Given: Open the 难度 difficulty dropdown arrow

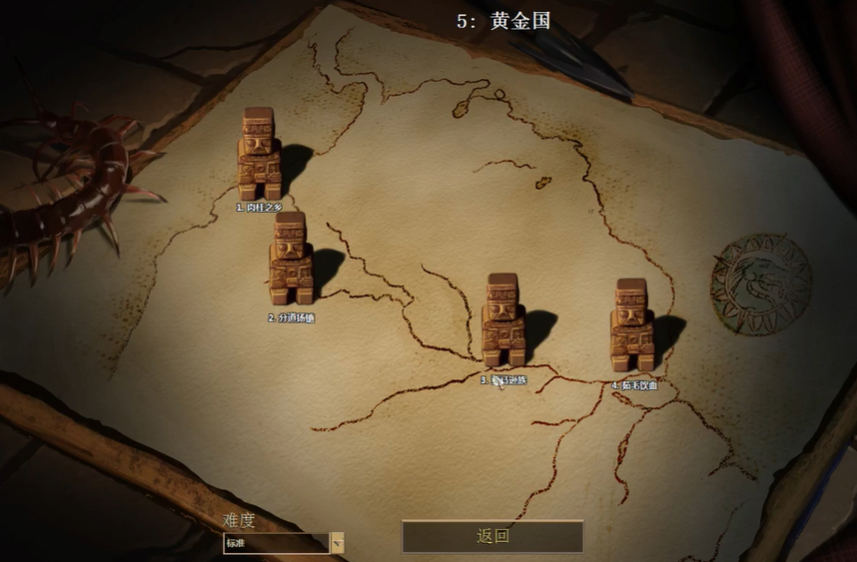Looking at the screenshot, I should (x=337, y=543).
